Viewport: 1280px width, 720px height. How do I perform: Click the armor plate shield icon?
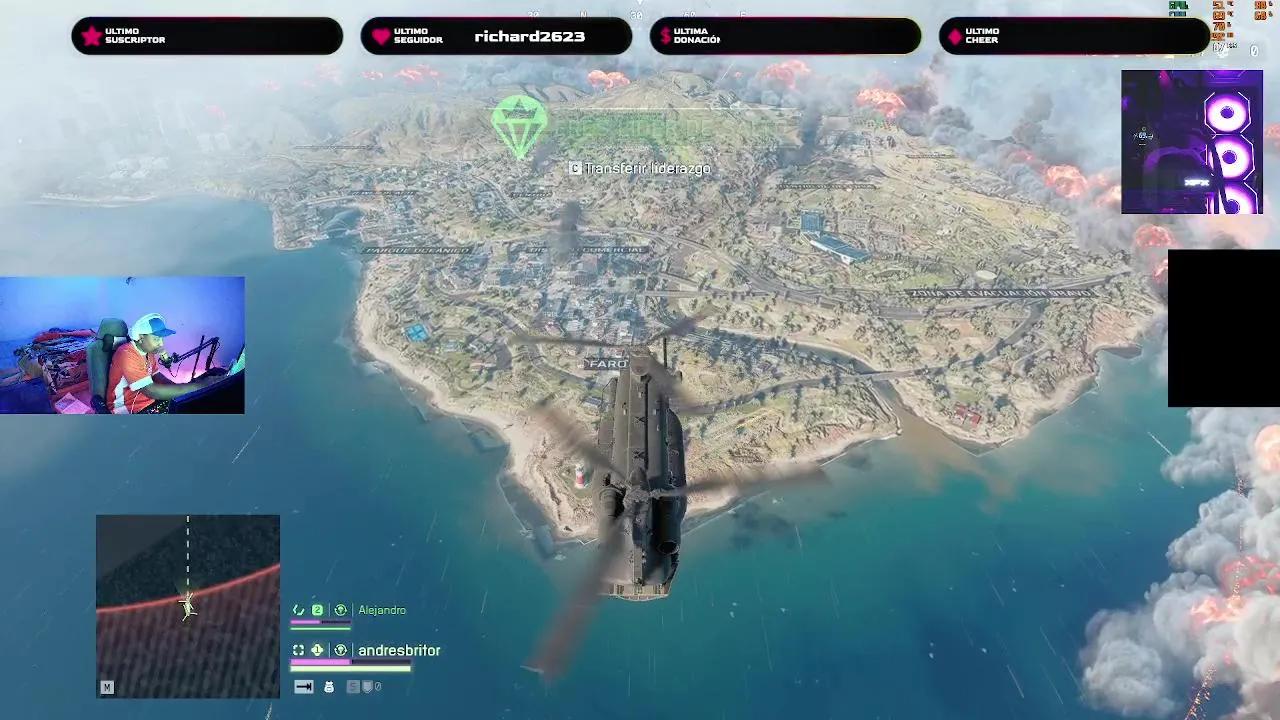pos(368,687)
